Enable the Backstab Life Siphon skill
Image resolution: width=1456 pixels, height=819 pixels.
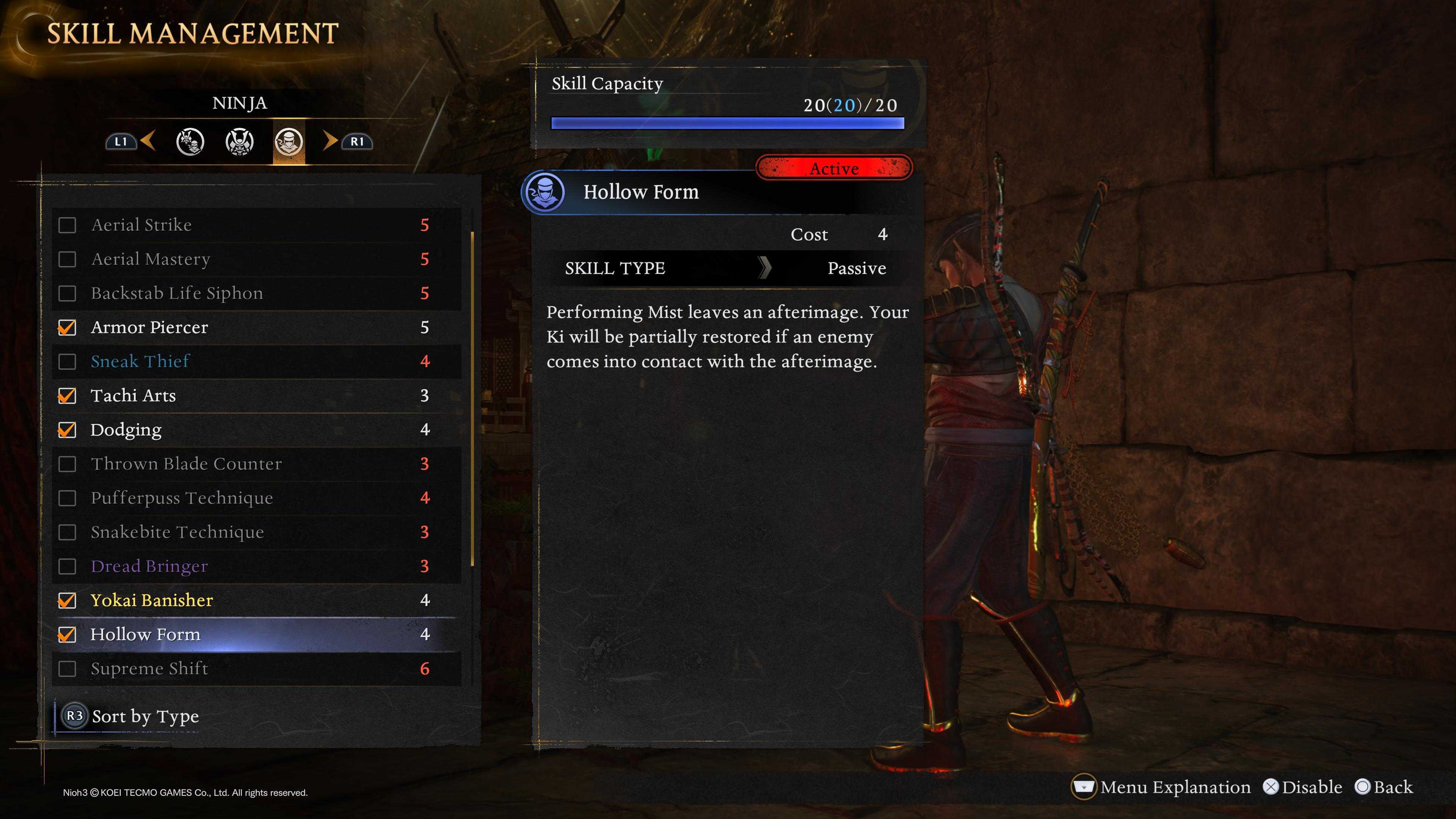pos(67,293)
